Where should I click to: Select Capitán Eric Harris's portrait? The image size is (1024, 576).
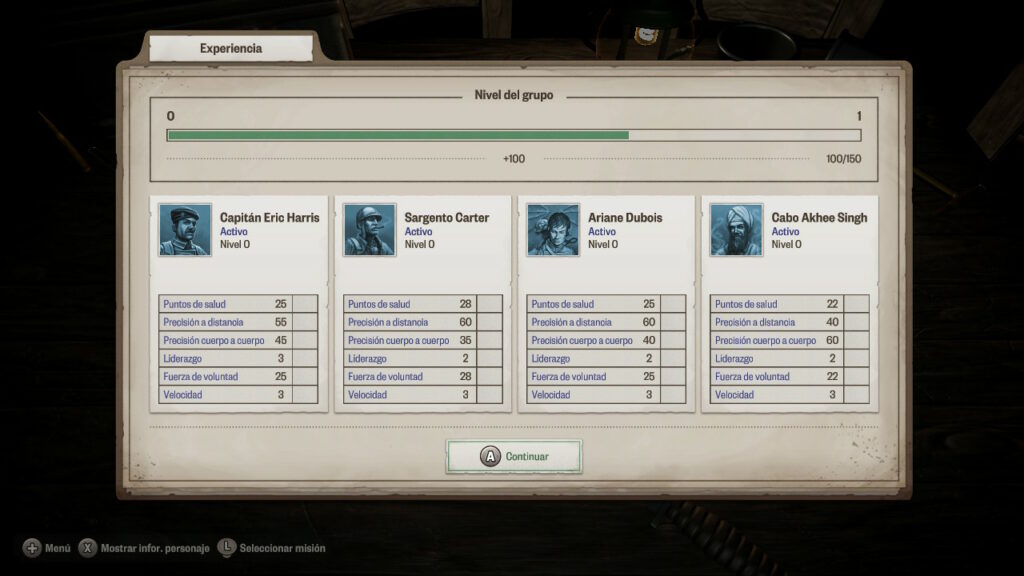pyautogui.click(x=185, y=230)
